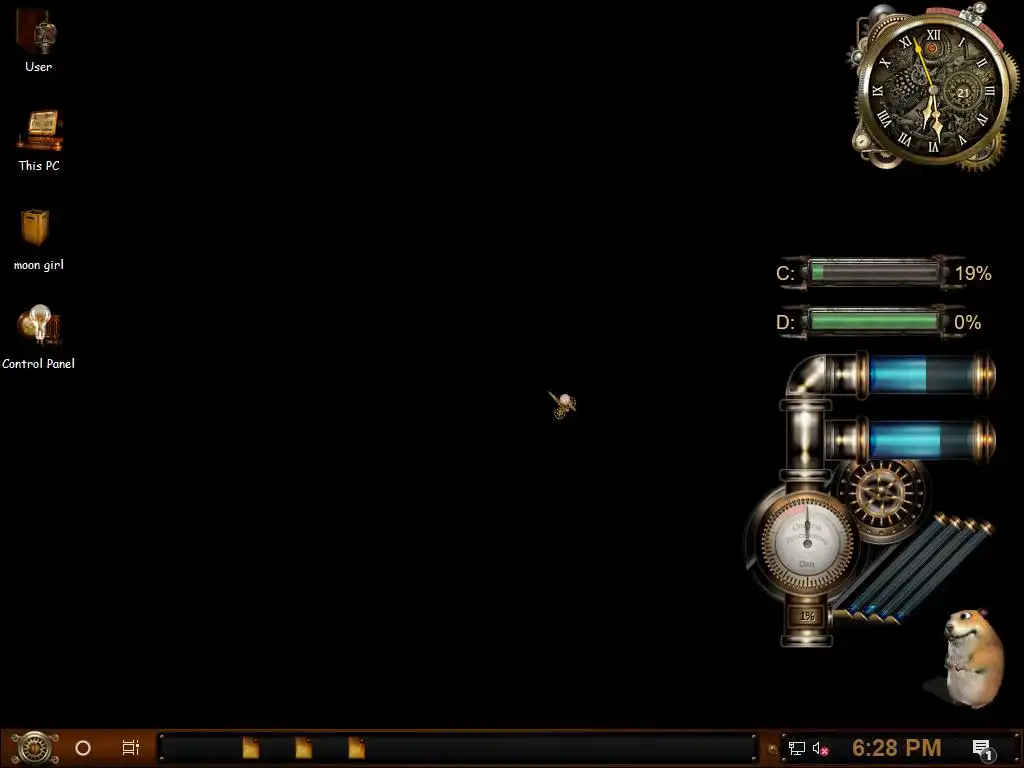Click the muted volume speaker icon
Screen dimensions: 1024x768
821,747
